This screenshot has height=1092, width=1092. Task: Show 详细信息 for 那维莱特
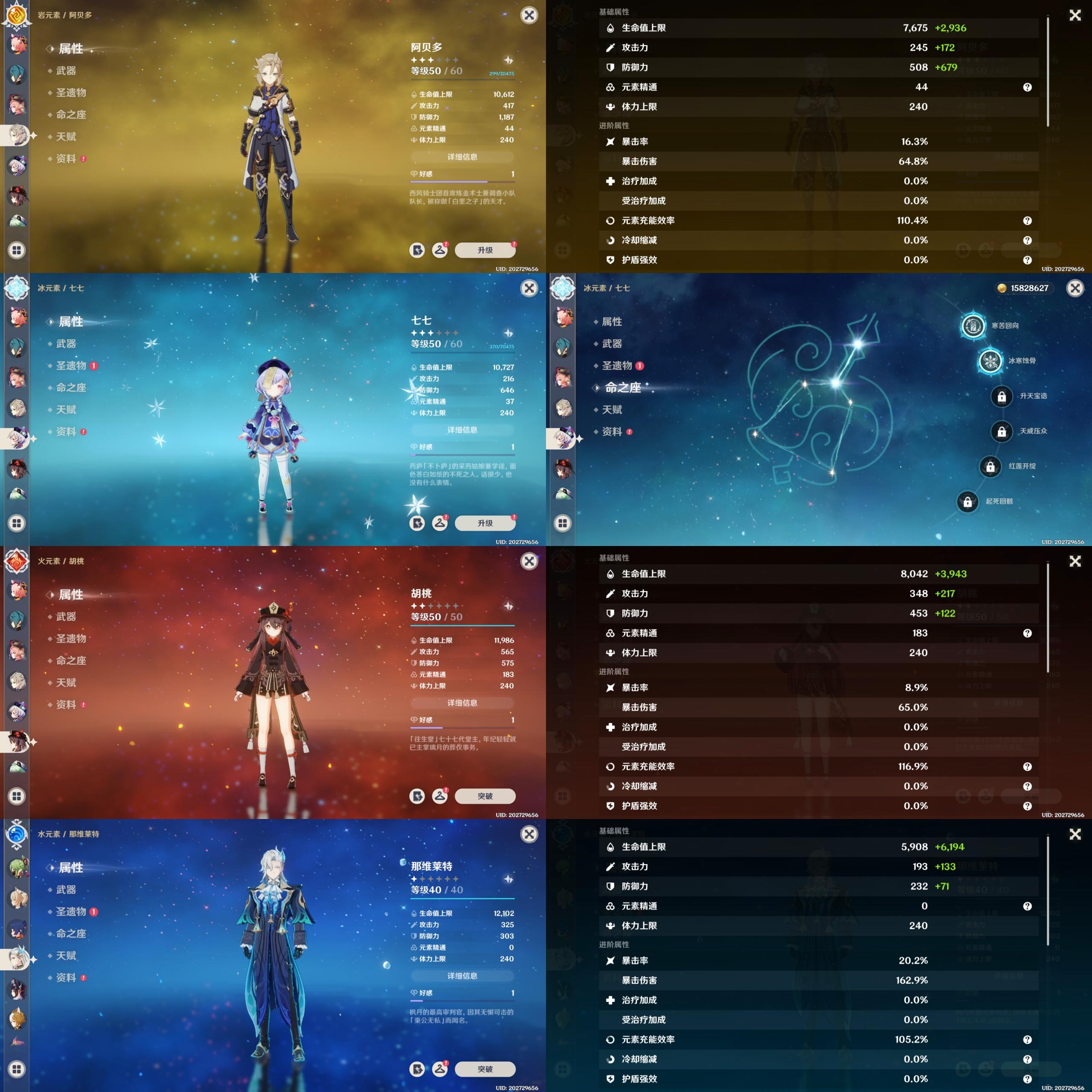[462, 976]
